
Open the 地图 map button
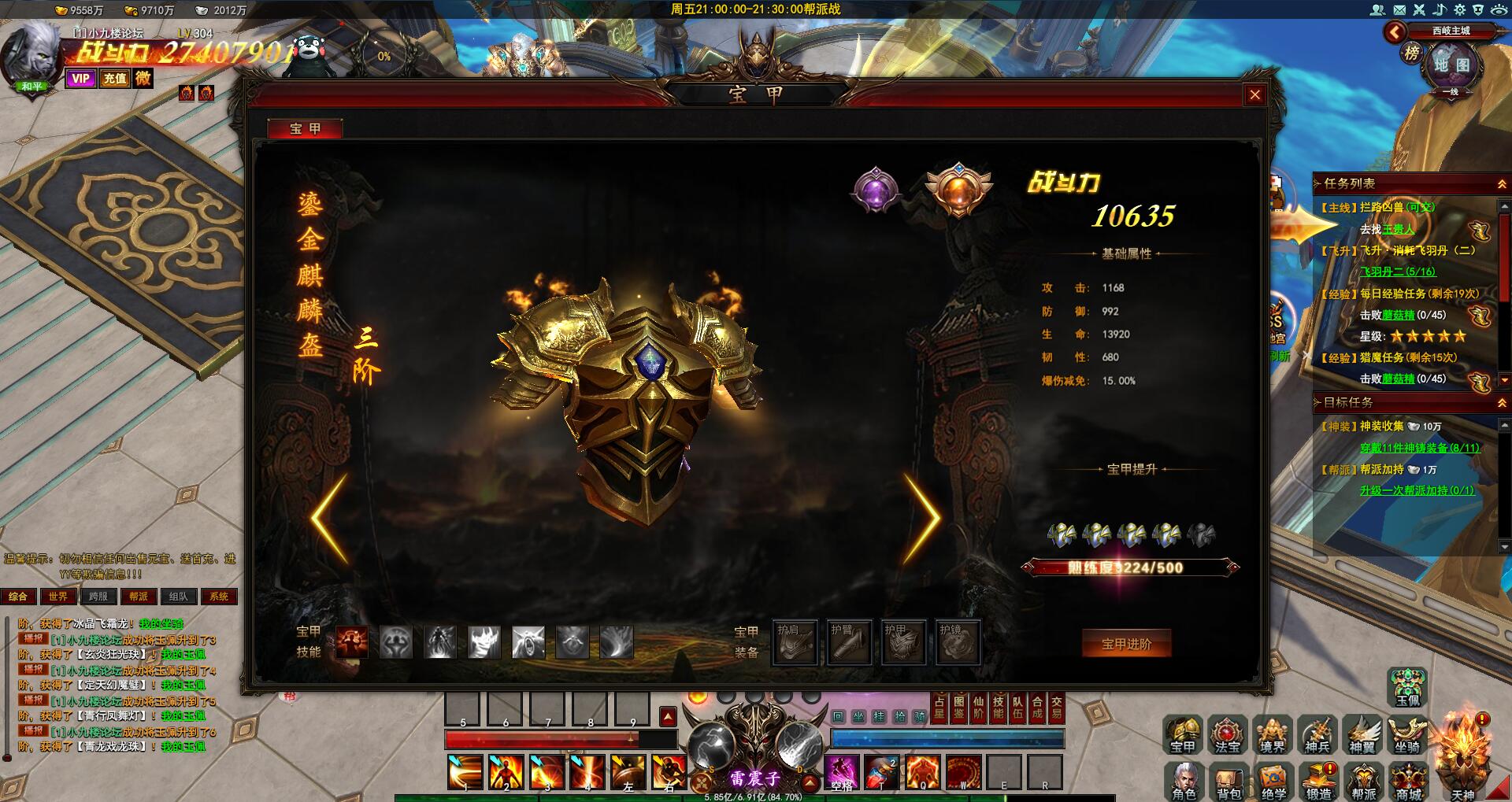1451,65
